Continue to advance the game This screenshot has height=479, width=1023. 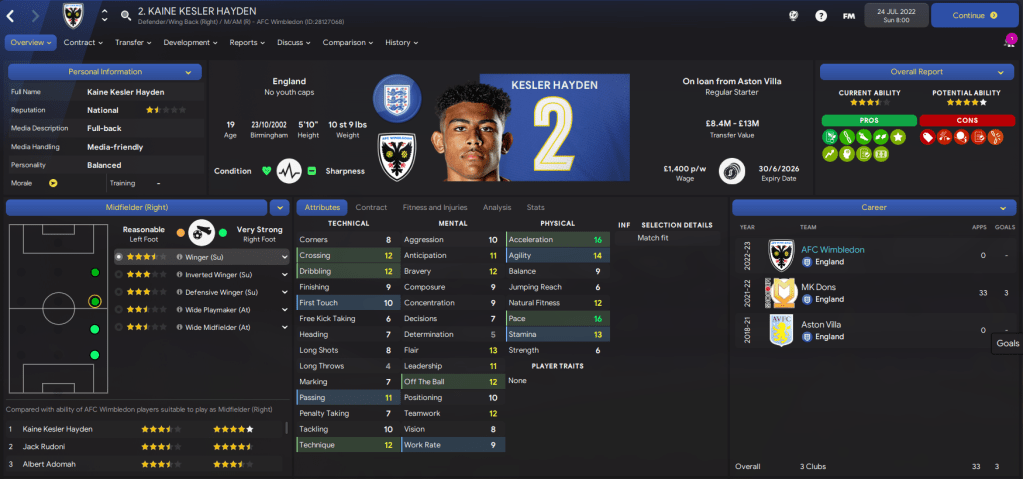974,16
